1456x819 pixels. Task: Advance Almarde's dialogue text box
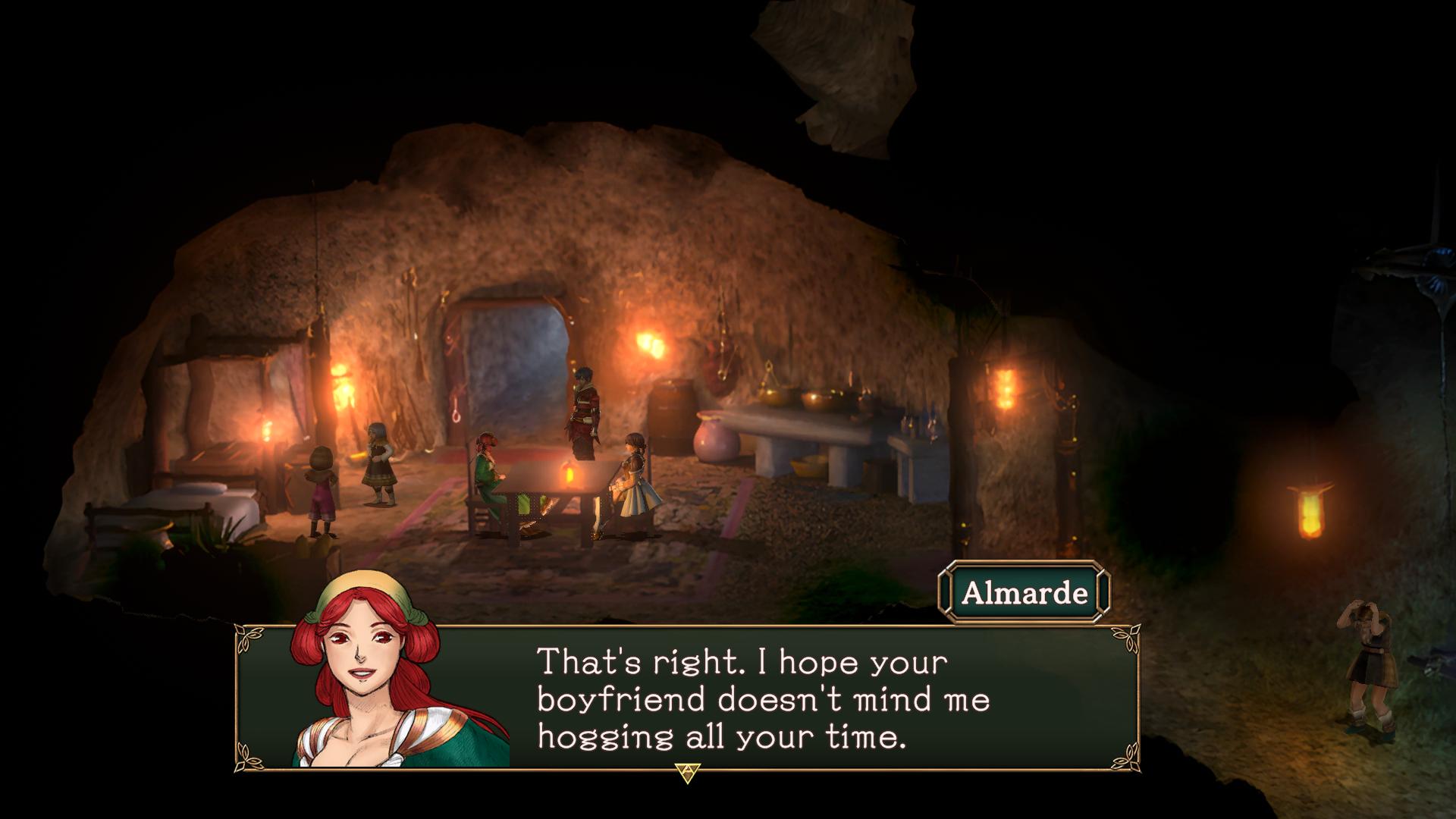click(x=687, y=772)
